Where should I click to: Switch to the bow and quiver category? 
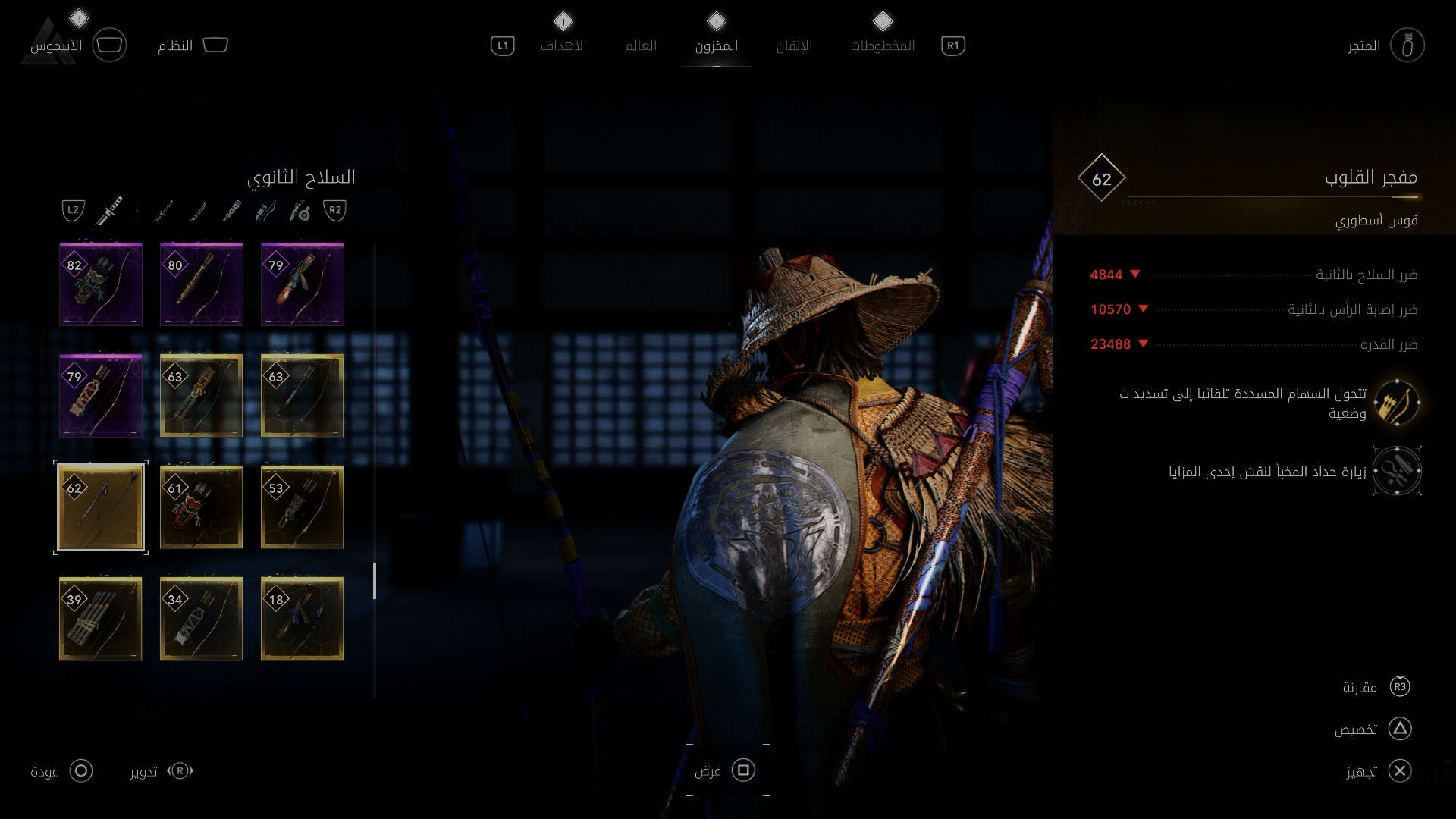point(265,211)
